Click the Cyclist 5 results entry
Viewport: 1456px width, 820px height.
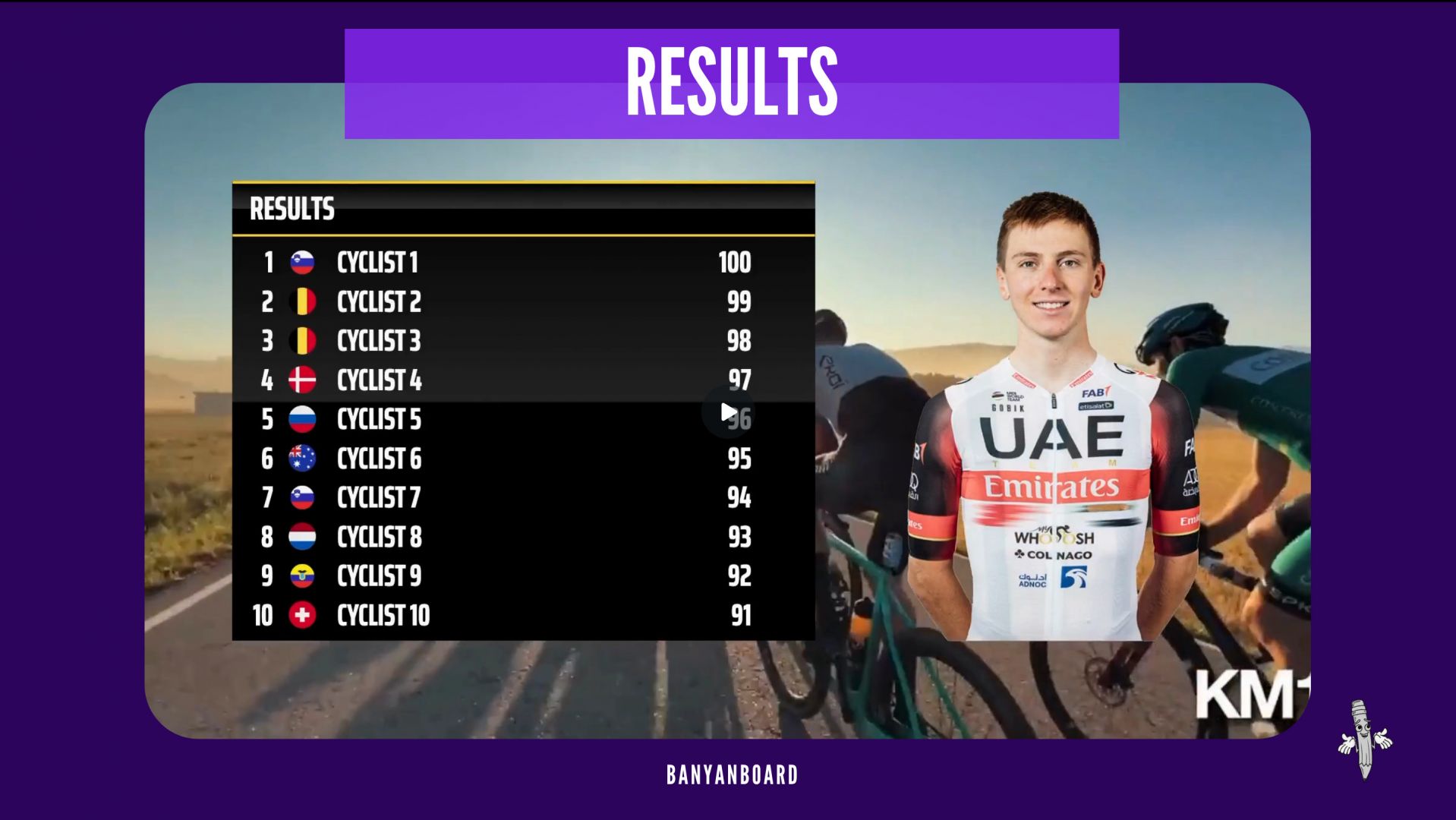[x=379, y=420]
